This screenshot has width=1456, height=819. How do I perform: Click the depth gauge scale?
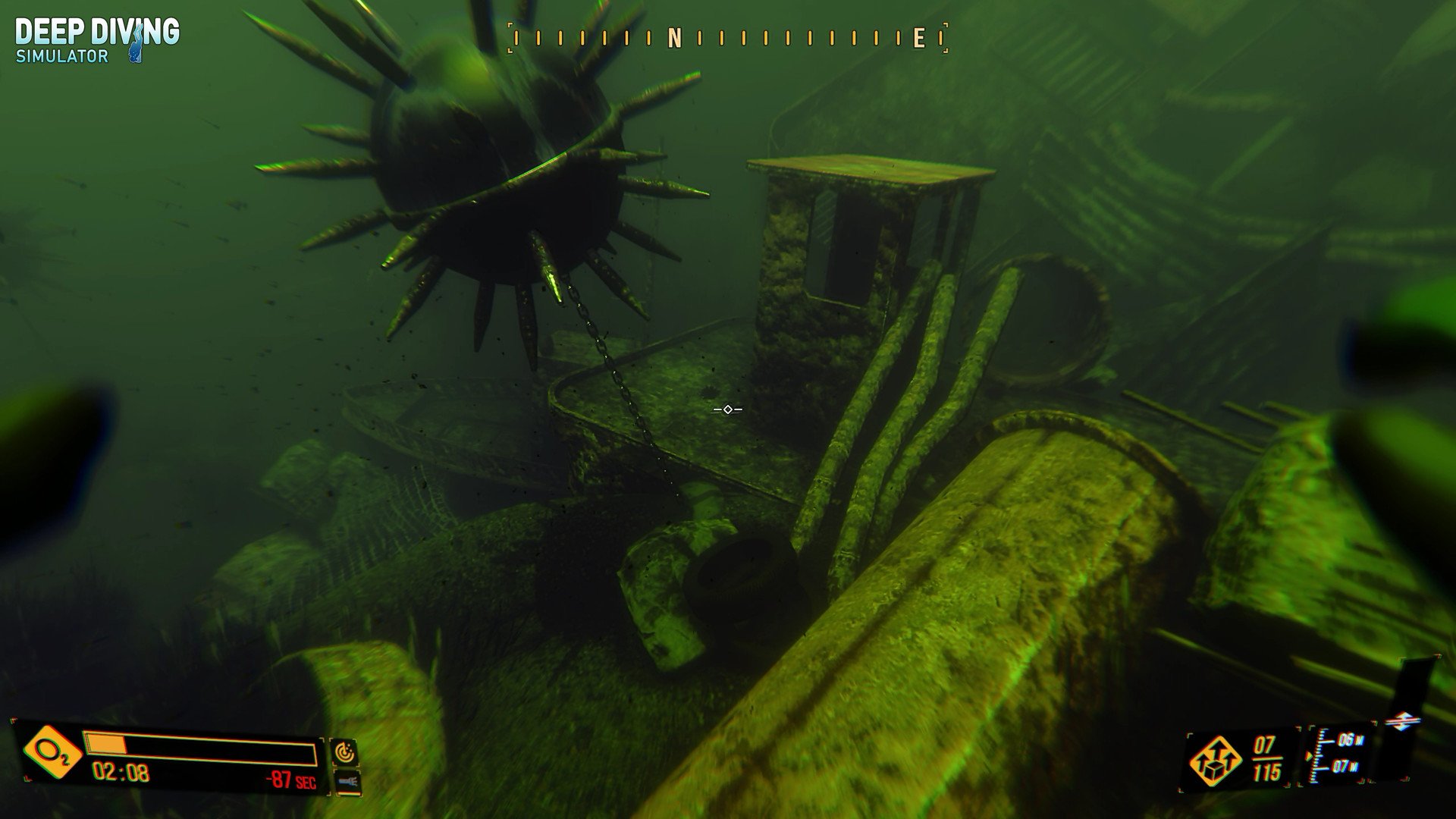click(x=1339, y=753)
